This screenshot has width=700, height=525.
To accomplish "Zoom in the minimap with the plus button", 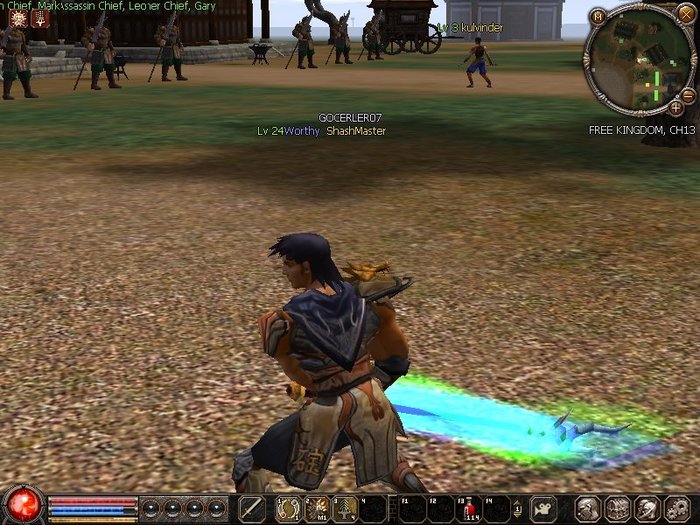I will click(x=676, y=106).
